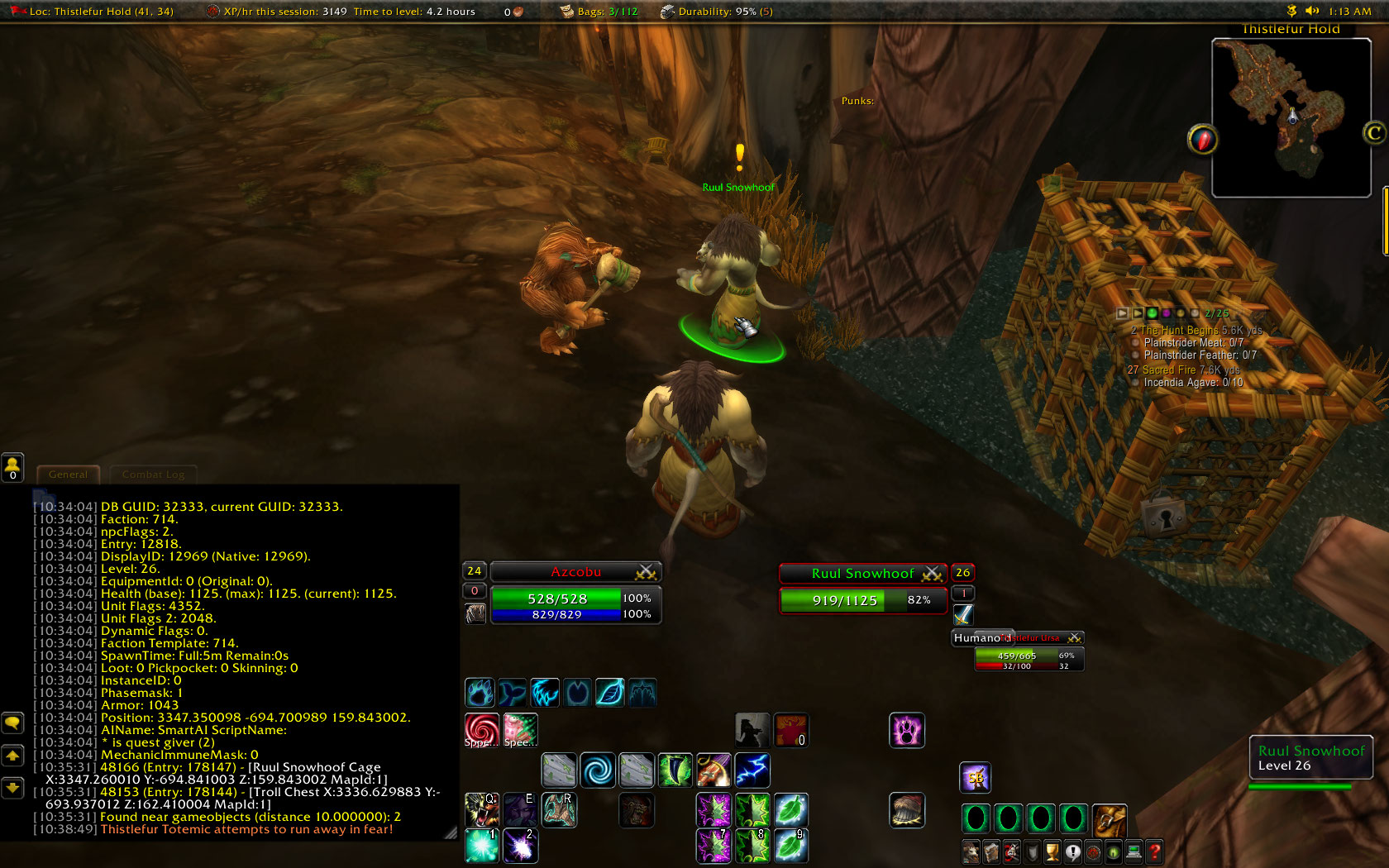Click the Thistlefur Hold minimap

click(x=1292, y=116)
